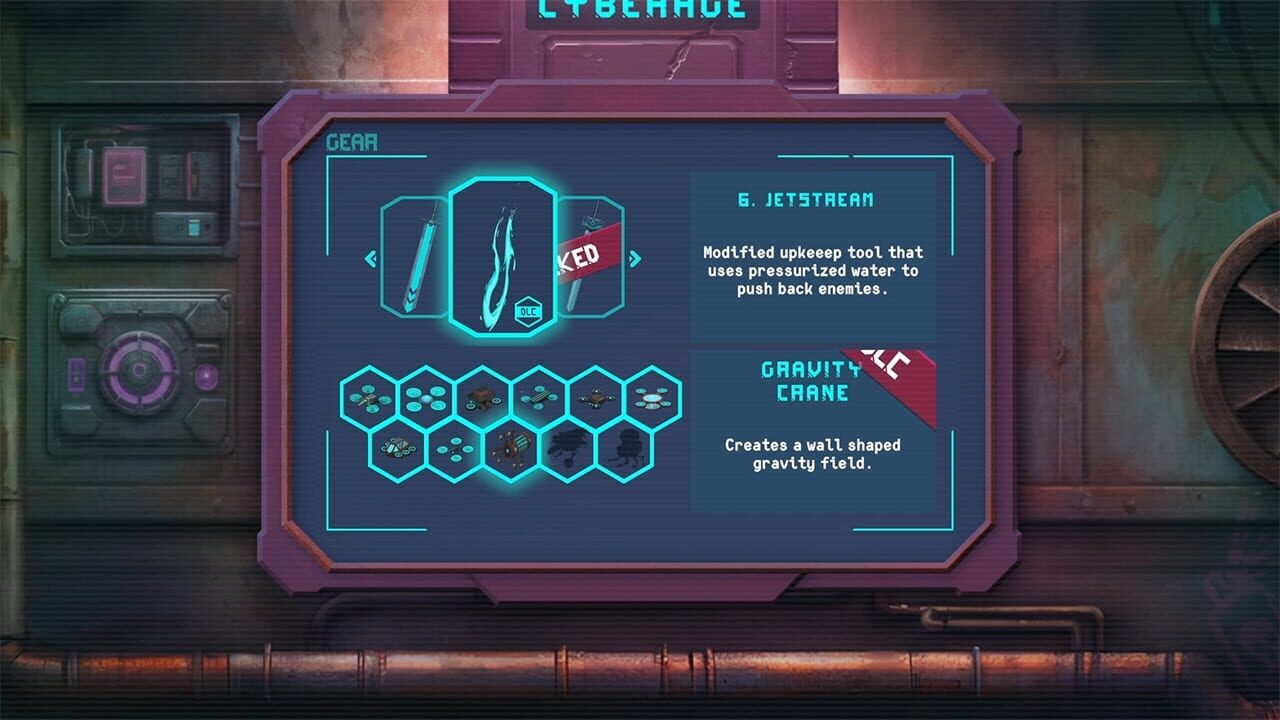Screen dimensions: 1280x720
Task: Select the drone hauling the striped platform
Action: tap(539, 397)
